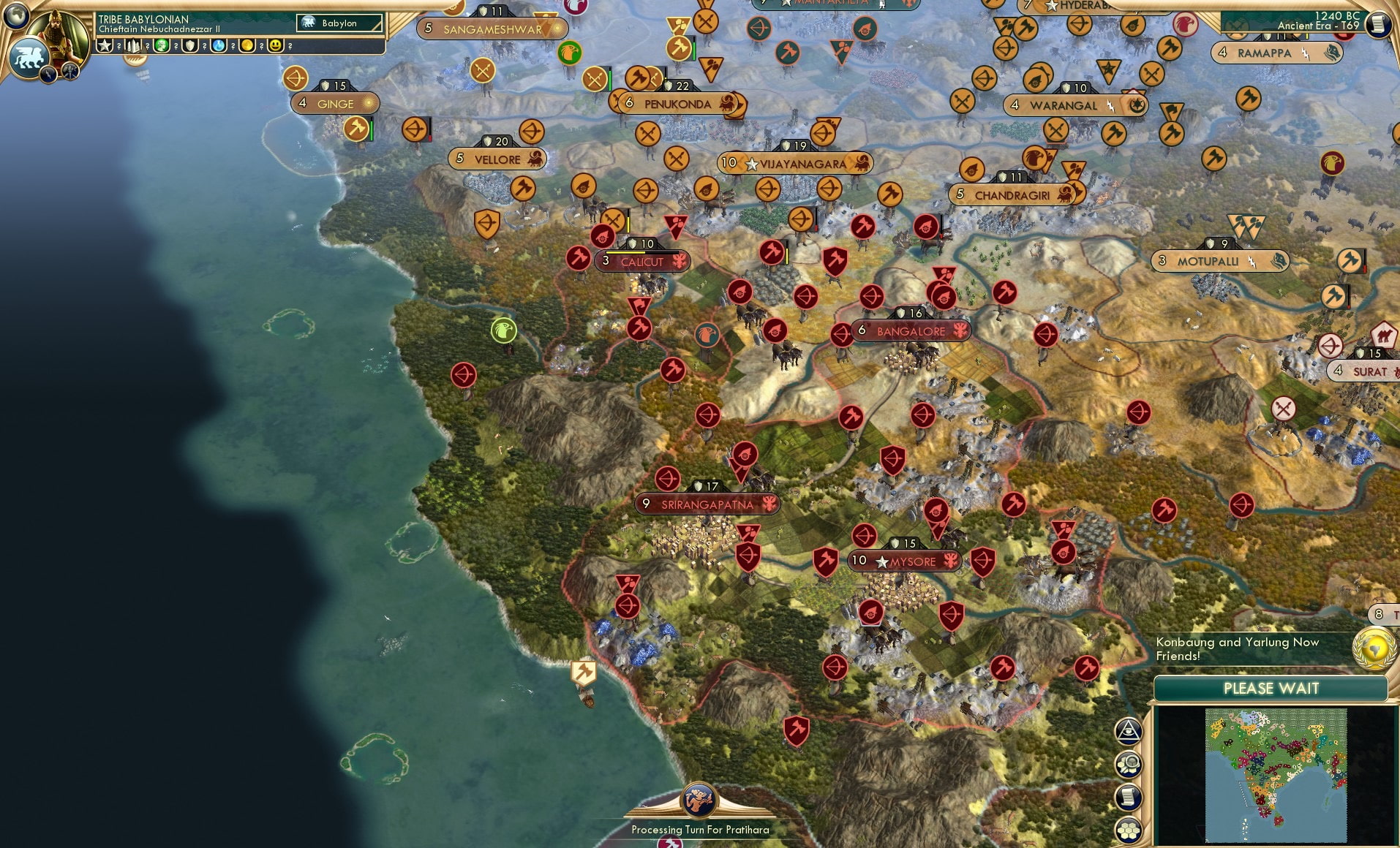Toggle the hex grid overlay beside the minimap

pyautogui.click(x=1126, y=828)
